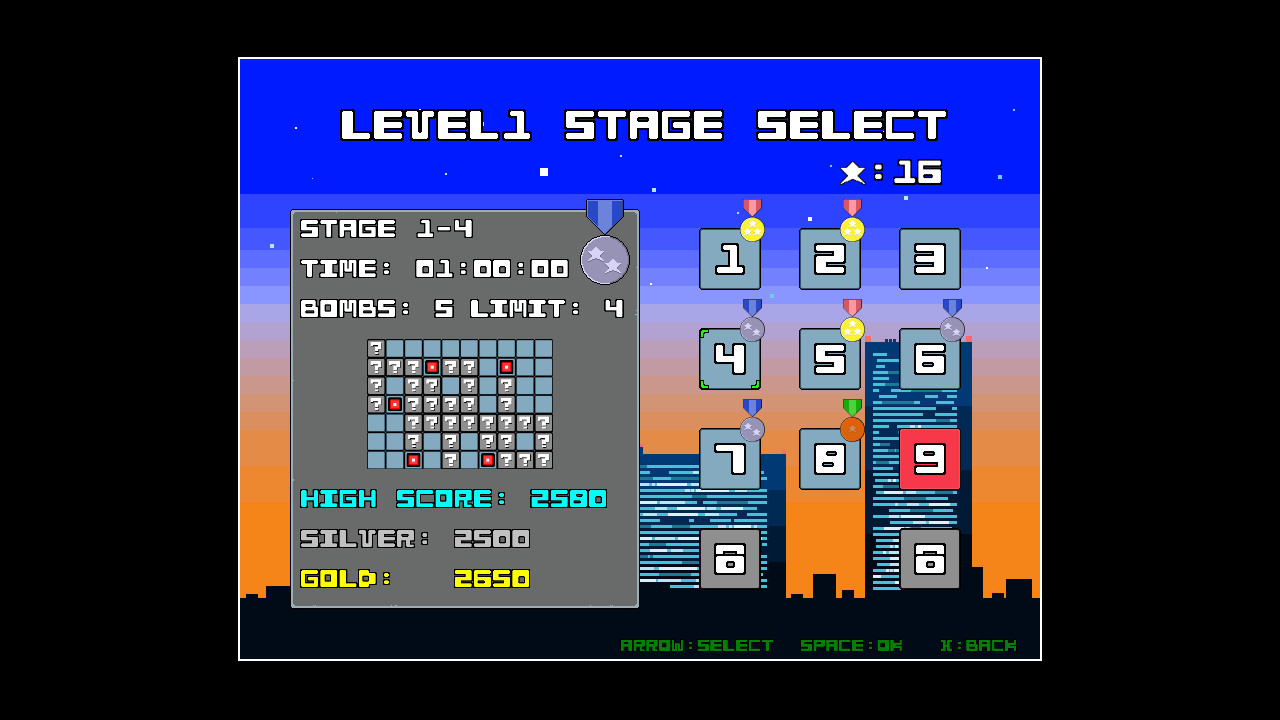Screen dimensions: 1280x720
Task: Select the red stage 9 tile
Action: (930, 459)
